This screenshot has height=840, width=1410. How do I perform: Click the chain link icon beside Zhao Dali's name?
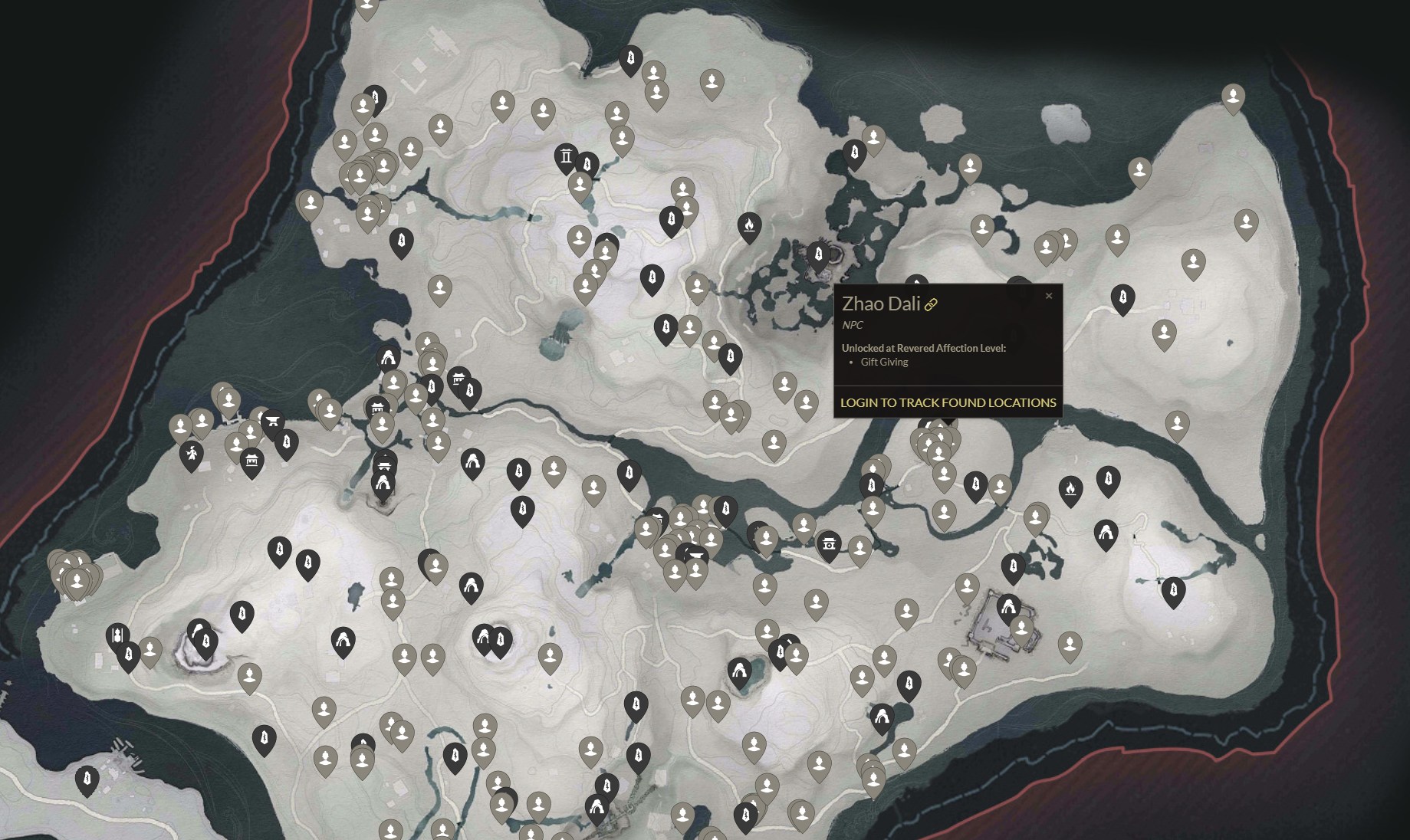(x=932, y=304)
